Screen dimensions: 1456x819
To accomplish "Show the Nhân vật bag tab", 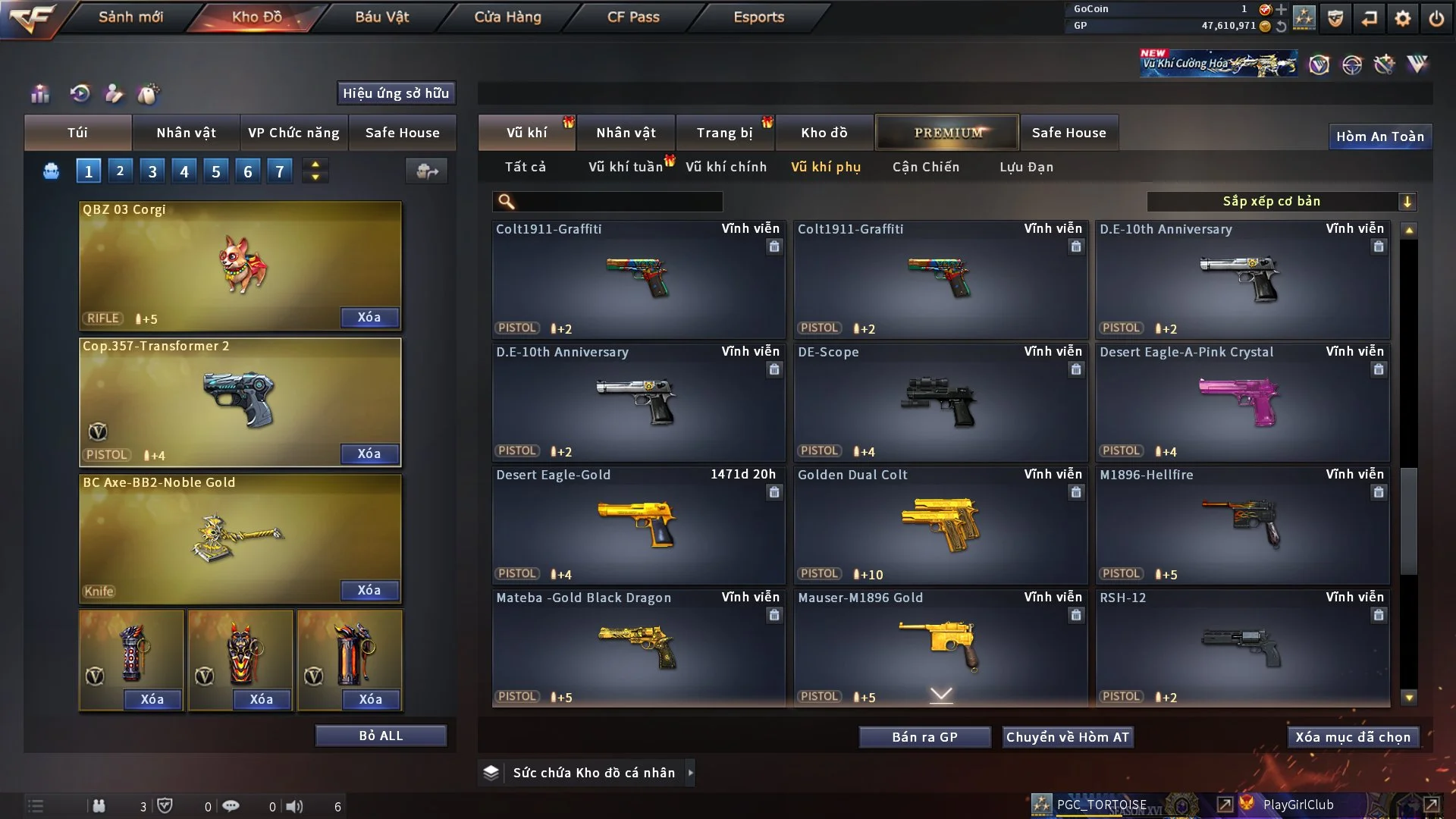I will coord(186,133).
